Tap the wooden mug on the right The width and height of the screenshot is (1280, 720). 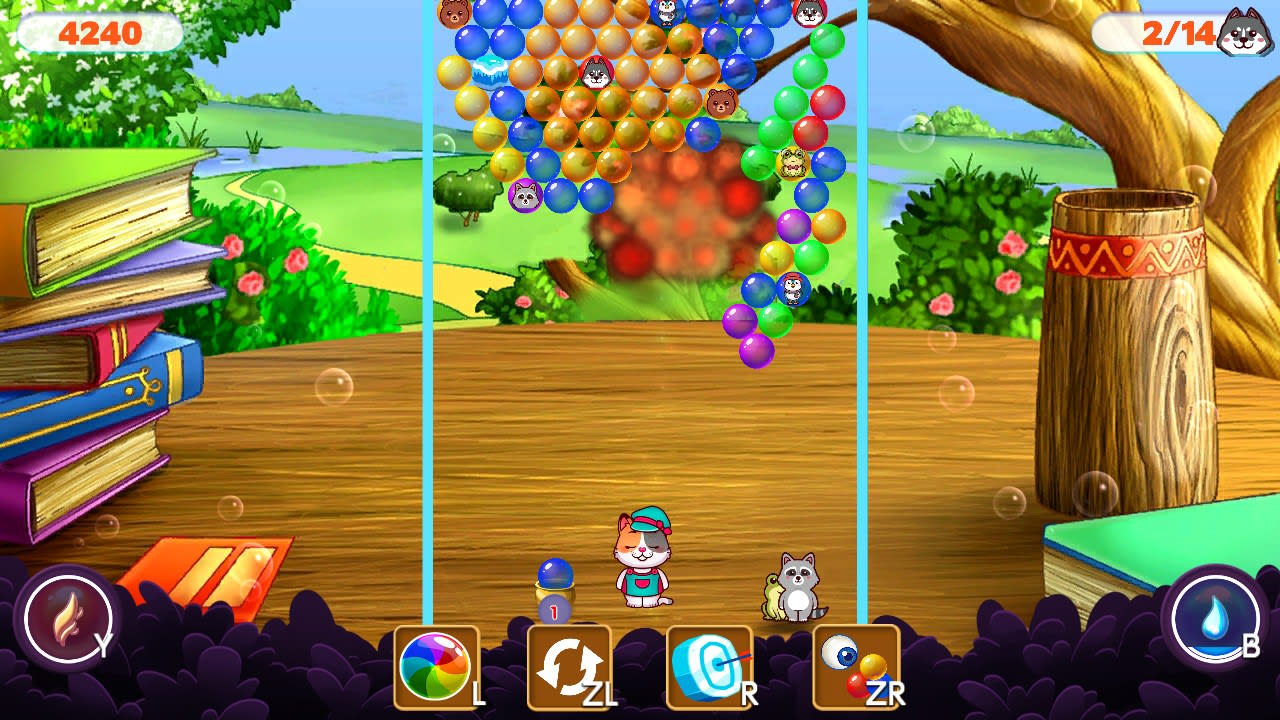[x=1125, y=350]
